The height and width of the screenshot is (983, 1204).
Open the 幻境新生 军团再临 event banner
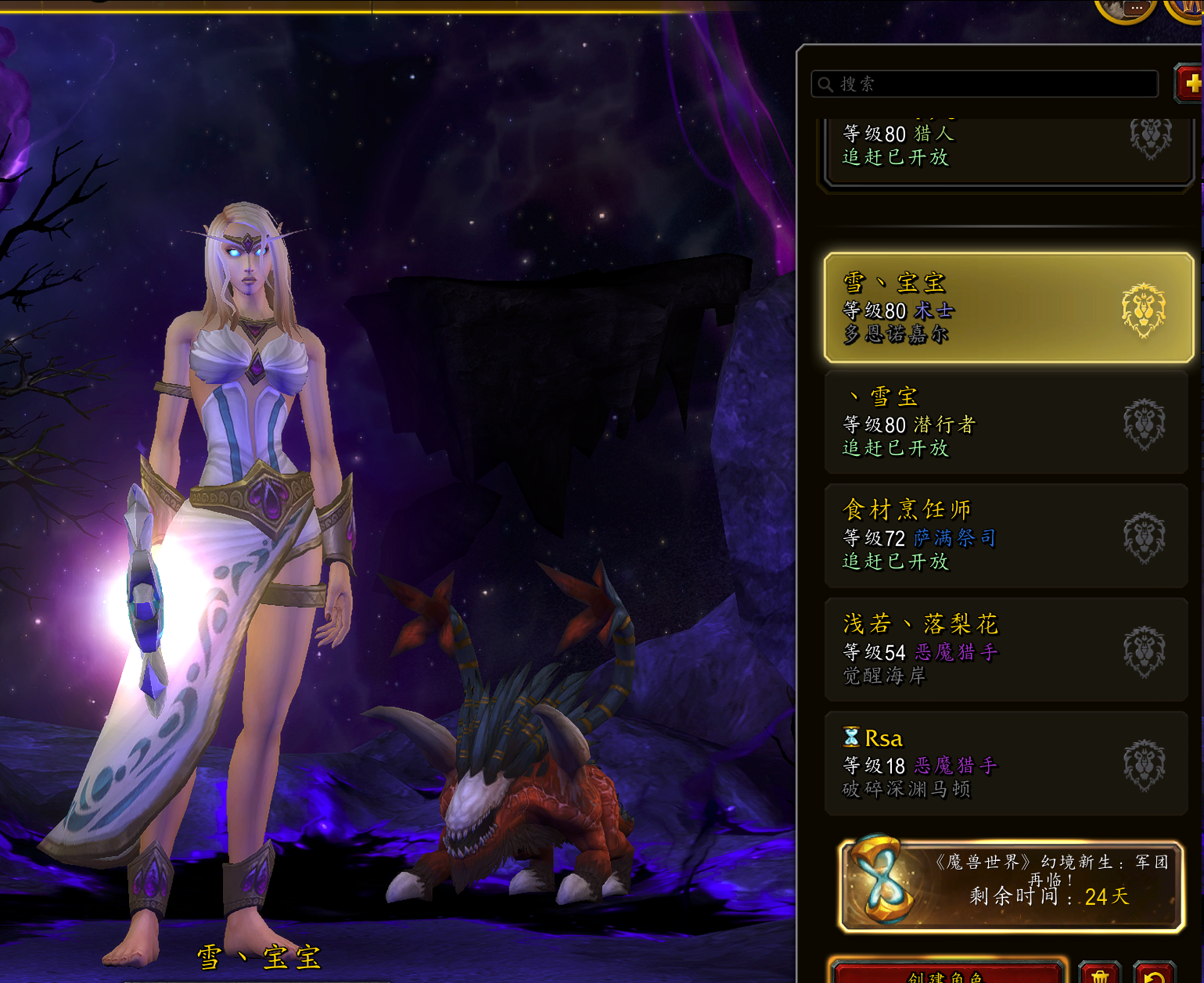pos(1010,886)
